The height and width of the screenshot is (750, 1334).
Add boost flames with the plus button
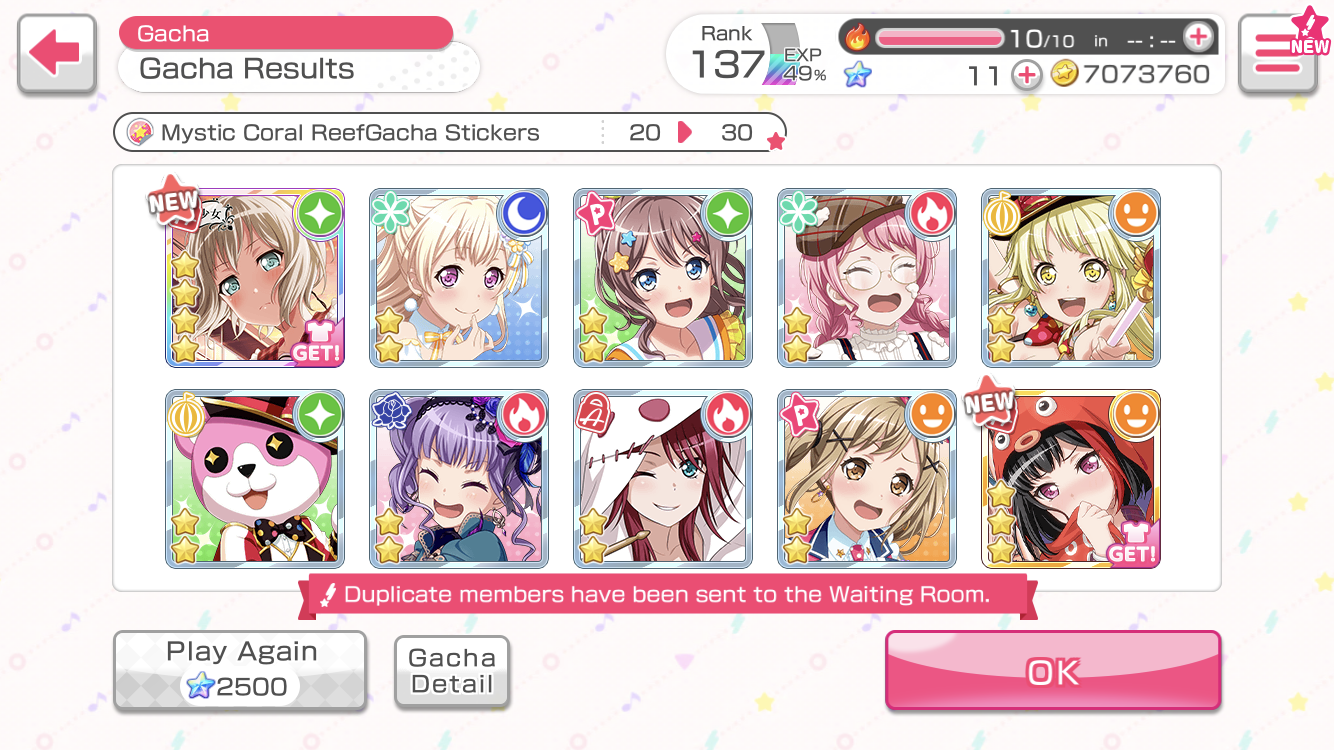[x=1197, y=38]
